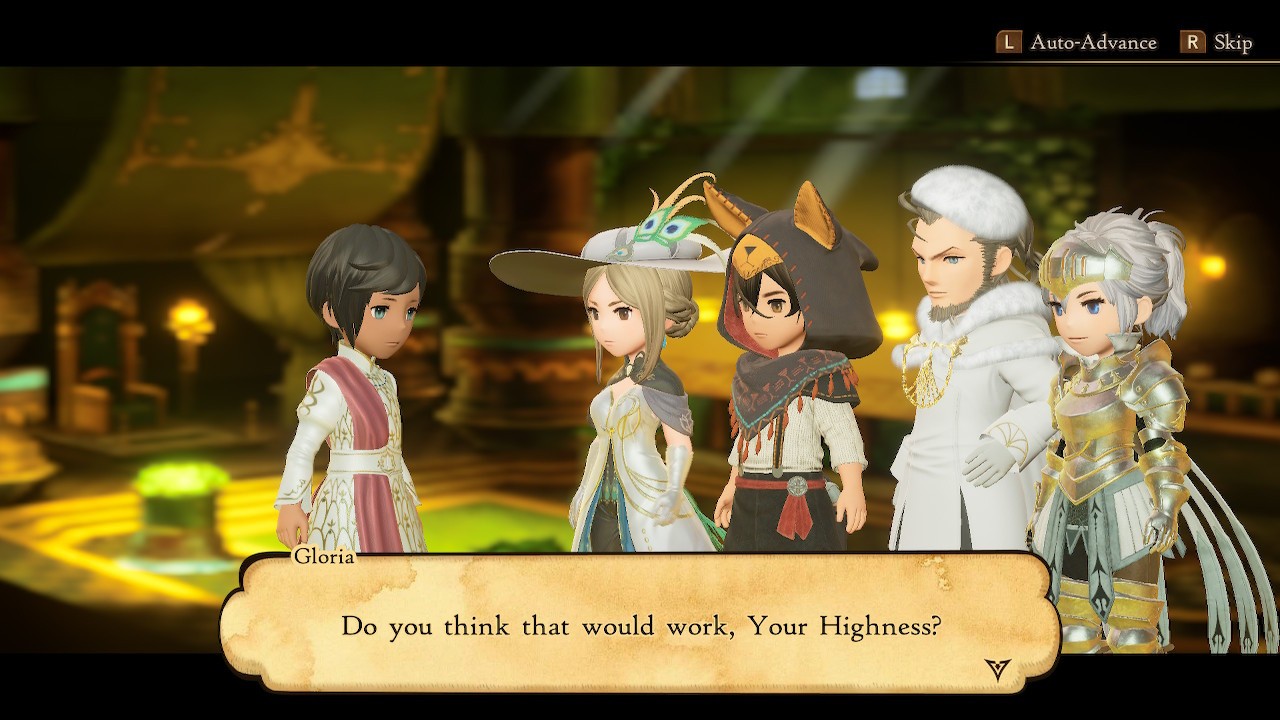Advance Gloria's dialogue with the arrow indicator
The image size is (1280, 720).
pos(997,669)
